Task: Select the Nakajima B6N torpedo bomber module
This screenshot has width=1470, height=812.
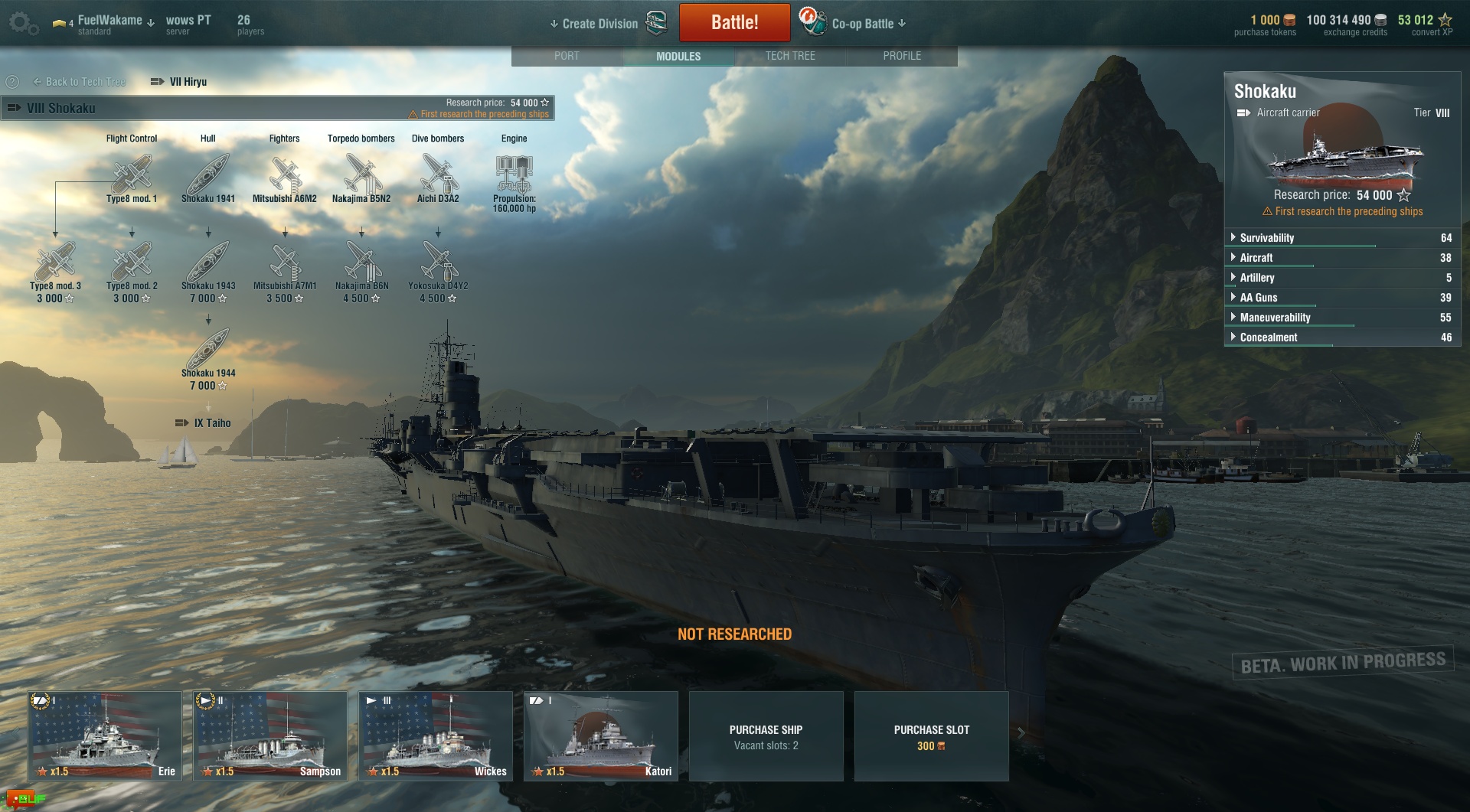Action: click(361, 263)
